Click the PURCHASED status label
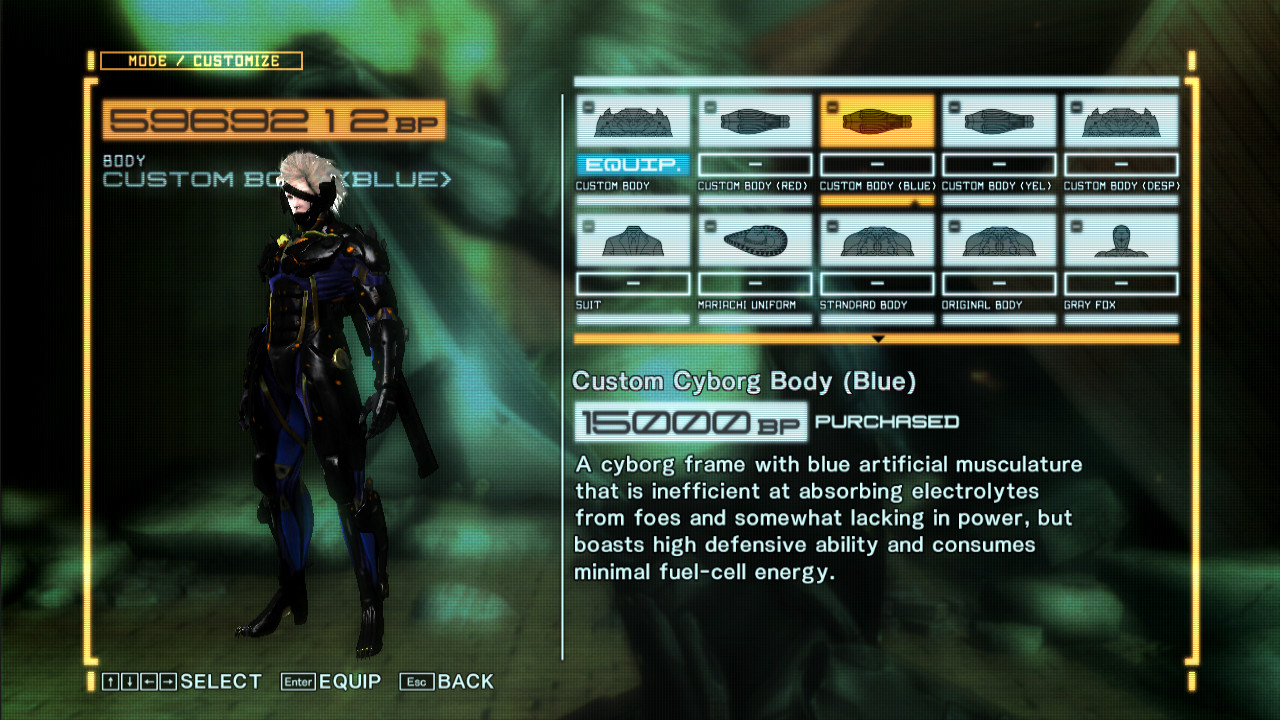 tap(885, 422)
